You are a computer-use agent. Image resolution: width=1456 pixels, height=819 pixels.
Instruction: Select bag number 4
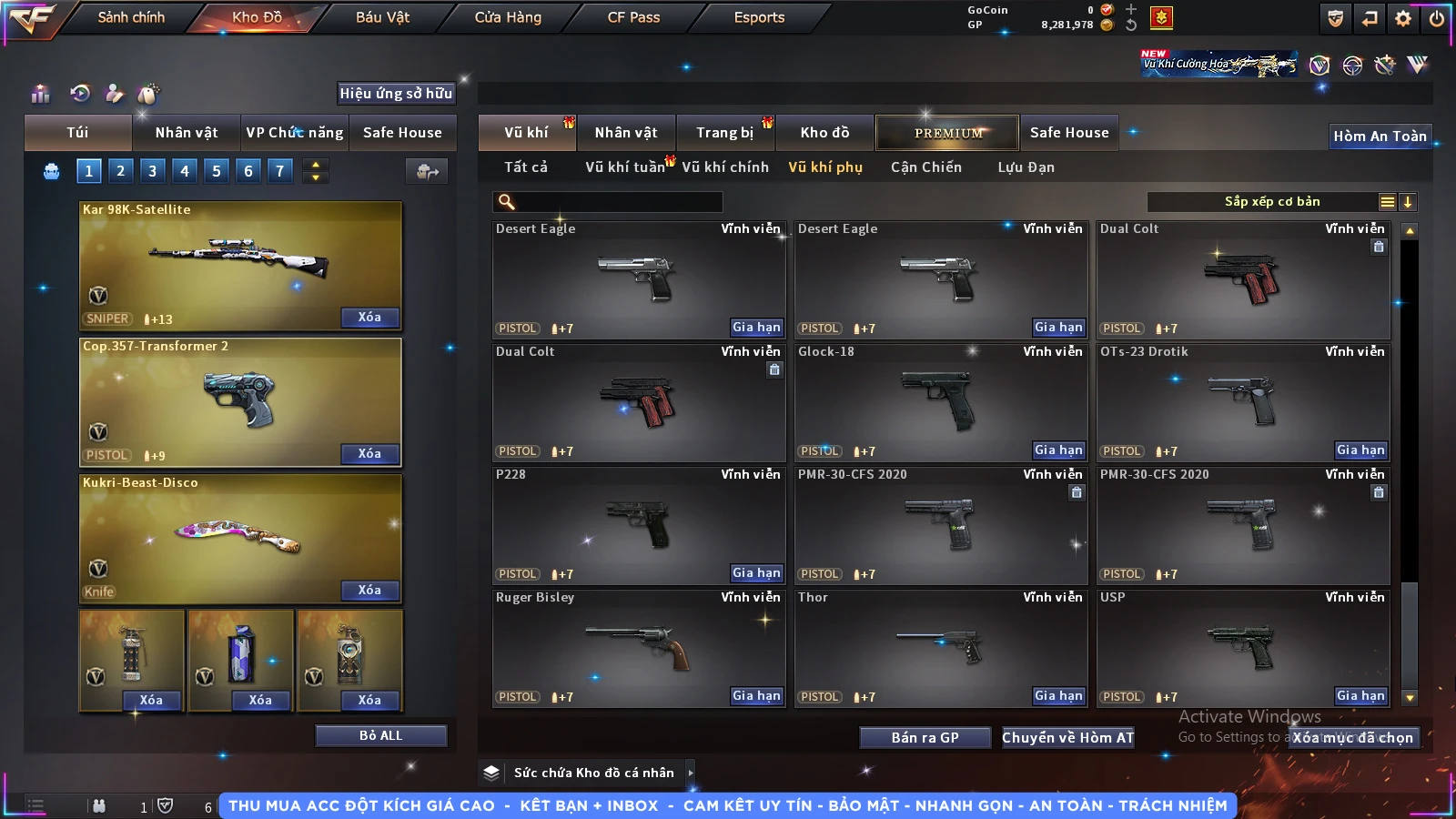185,171
